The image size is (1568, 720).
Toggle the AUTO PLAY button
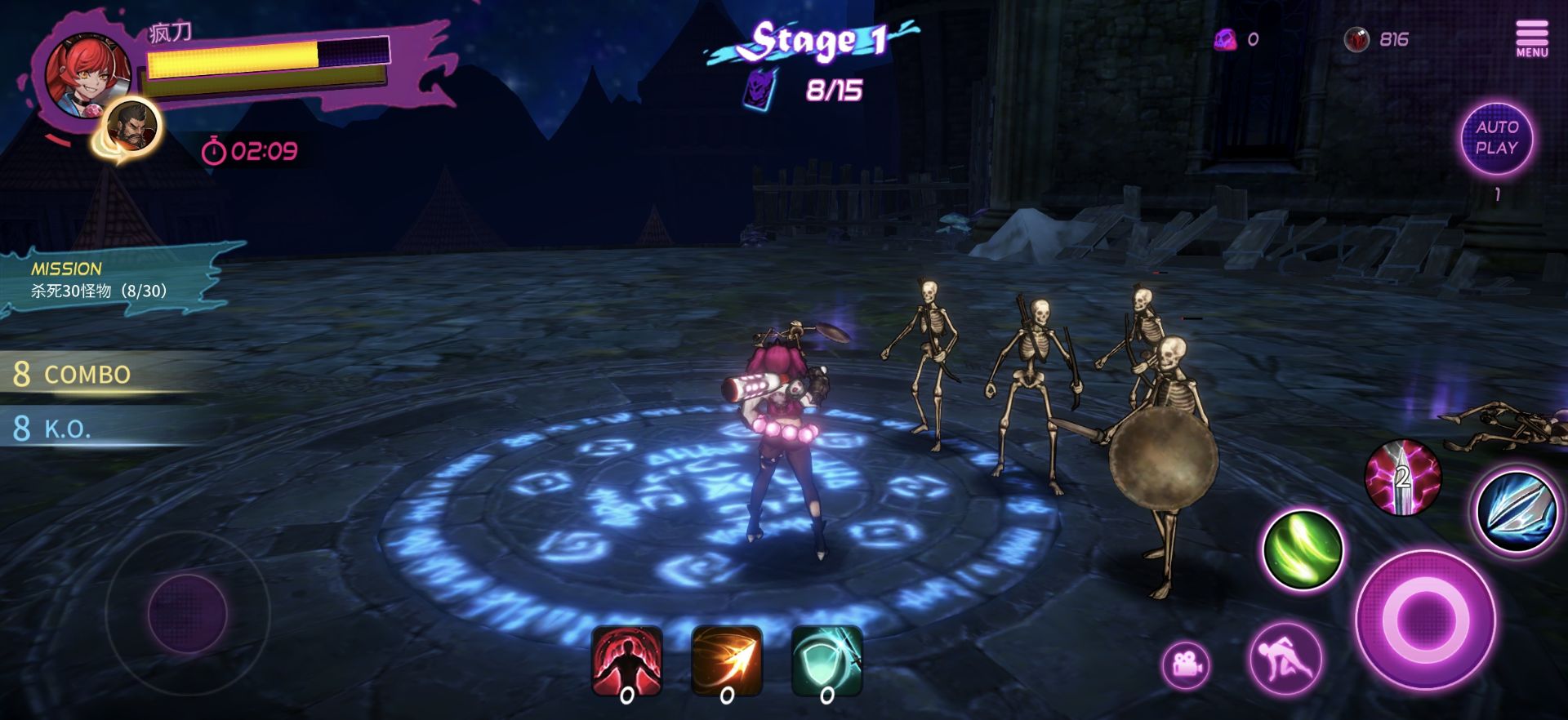pyautogui.click(x=1496, y=138)
